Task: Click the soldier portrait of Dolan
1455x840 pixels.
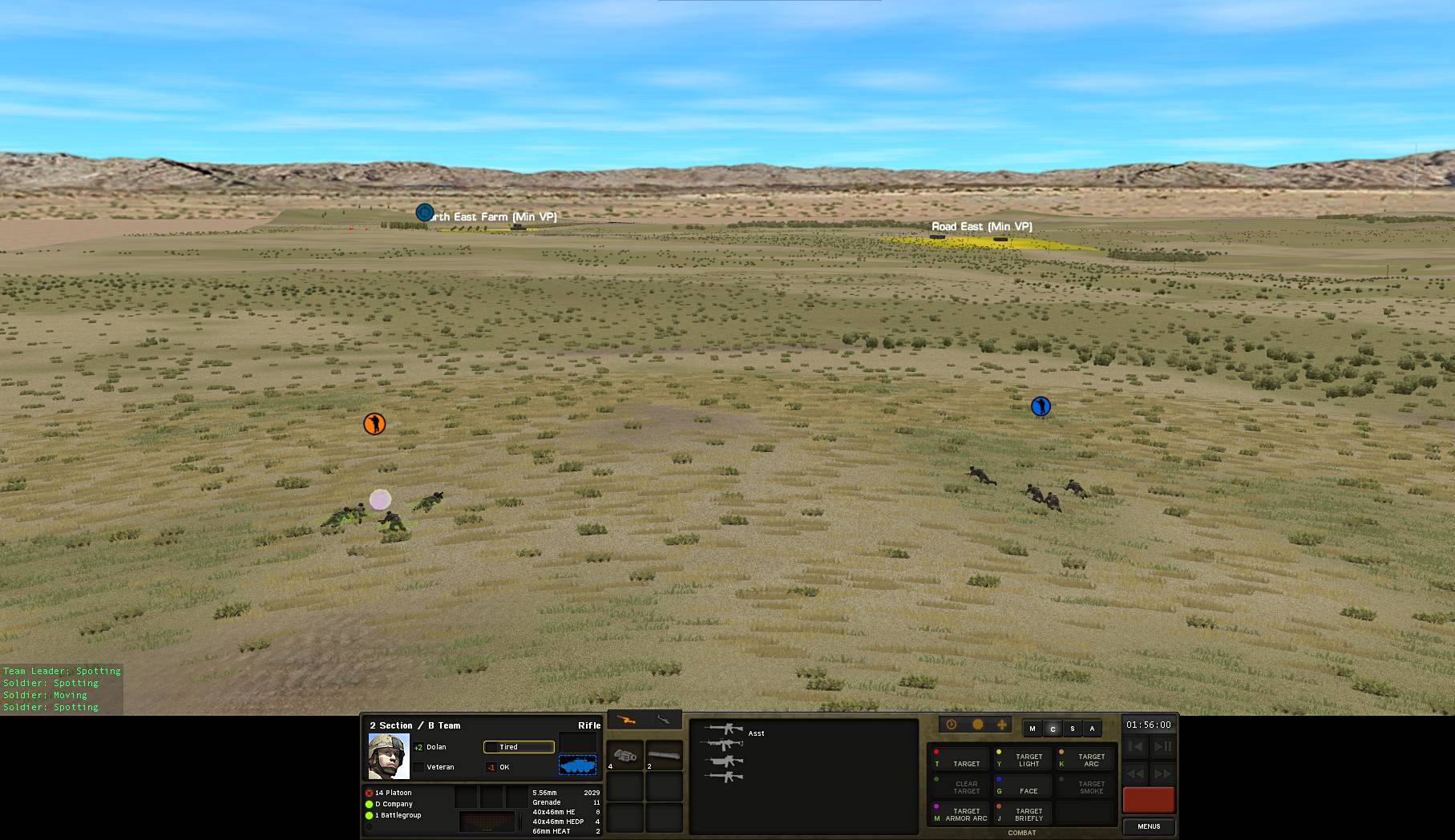Action: 388,754
